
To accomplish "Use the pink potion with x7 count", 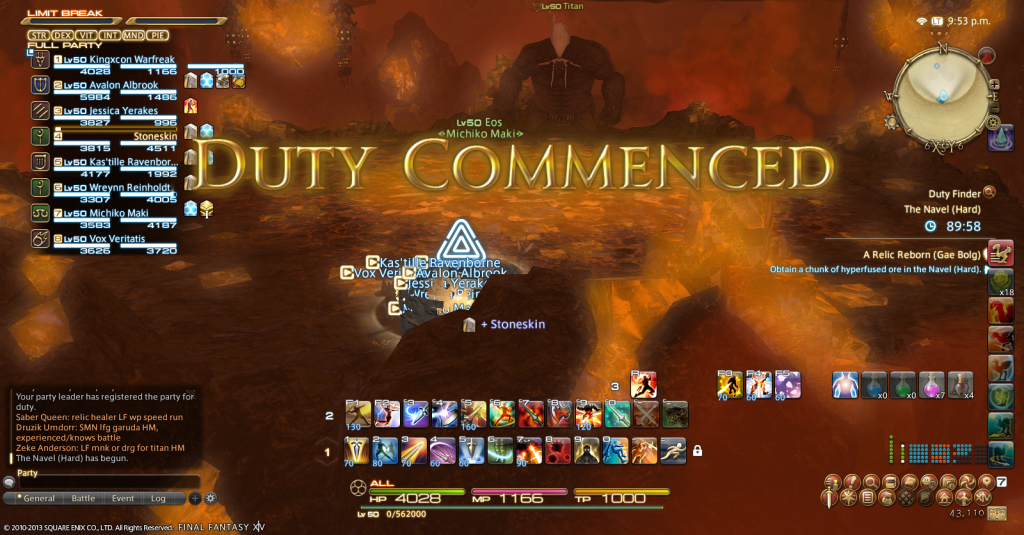I will click(x=932, y=384).
